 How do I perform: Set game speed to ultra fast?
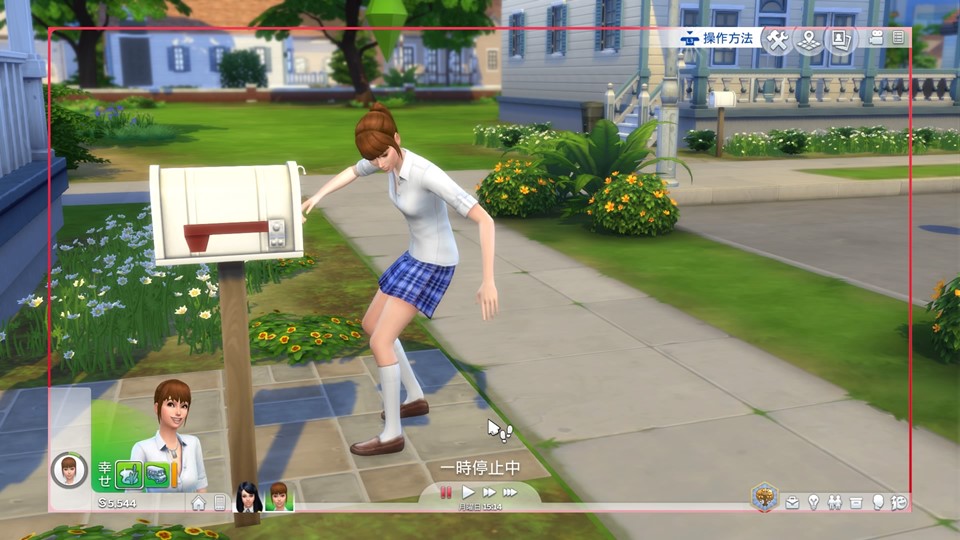[x=510, y=492]
